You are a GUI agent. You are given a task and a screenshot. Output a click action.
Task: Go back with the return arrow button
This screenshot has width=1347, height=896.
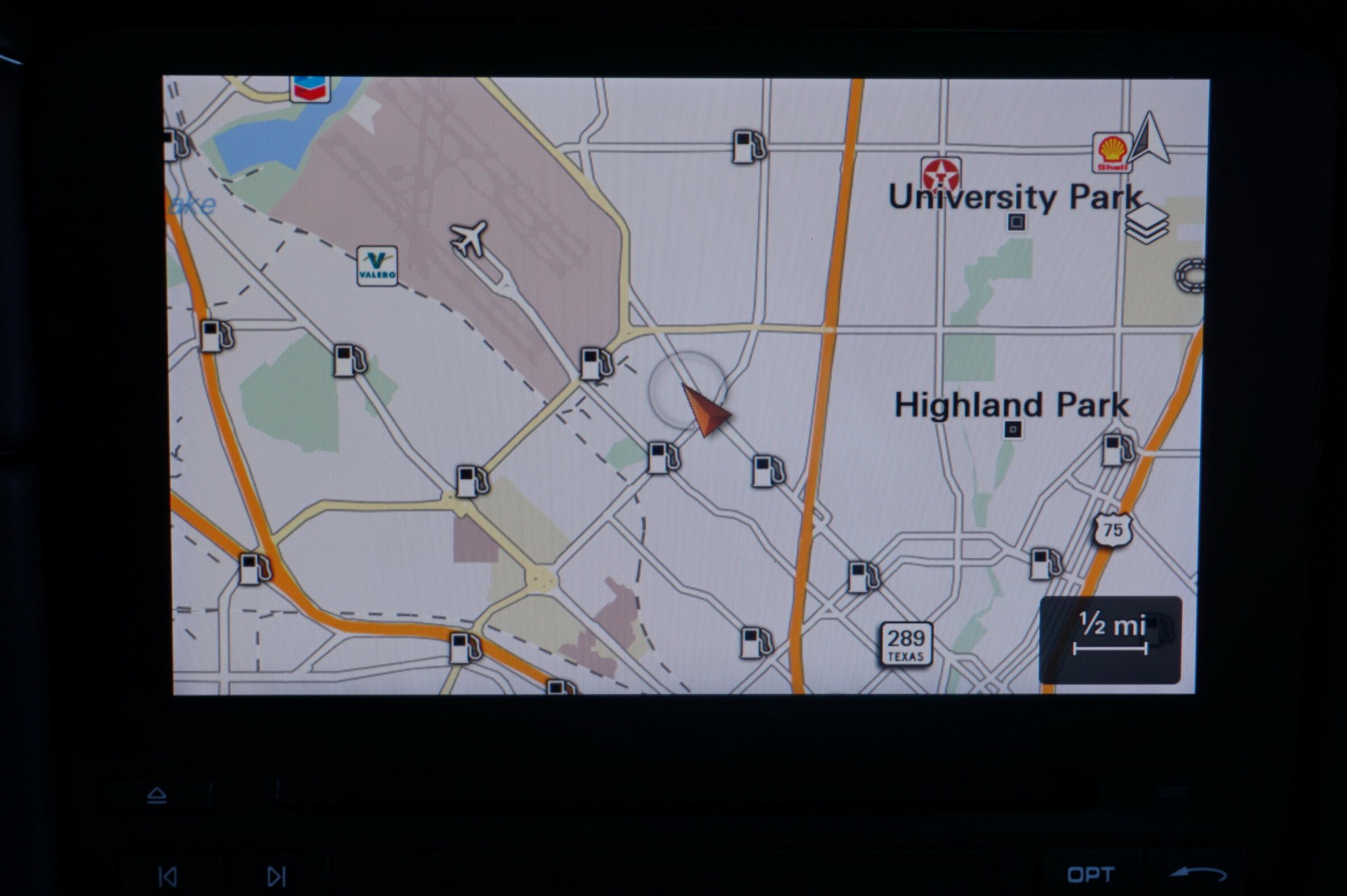pos(1198,874)
